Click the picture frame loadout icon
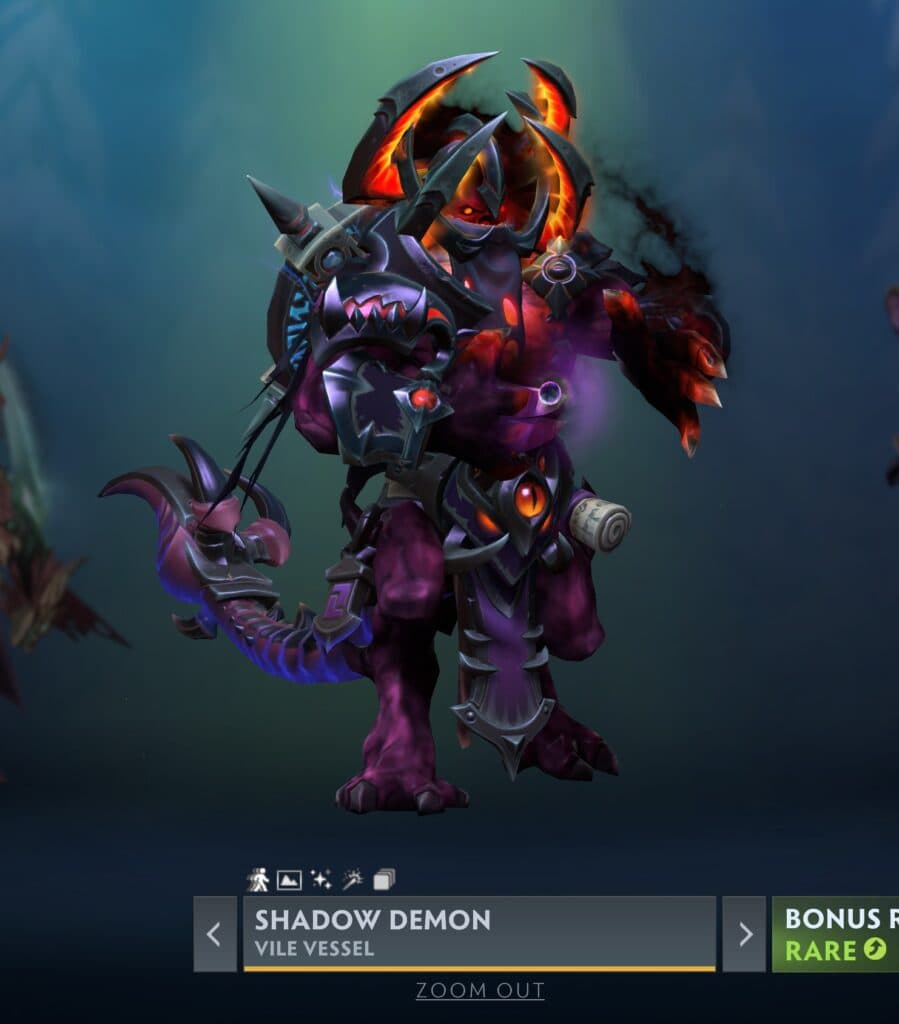This screenshot has width=899, height=1024. pos(289,880)
